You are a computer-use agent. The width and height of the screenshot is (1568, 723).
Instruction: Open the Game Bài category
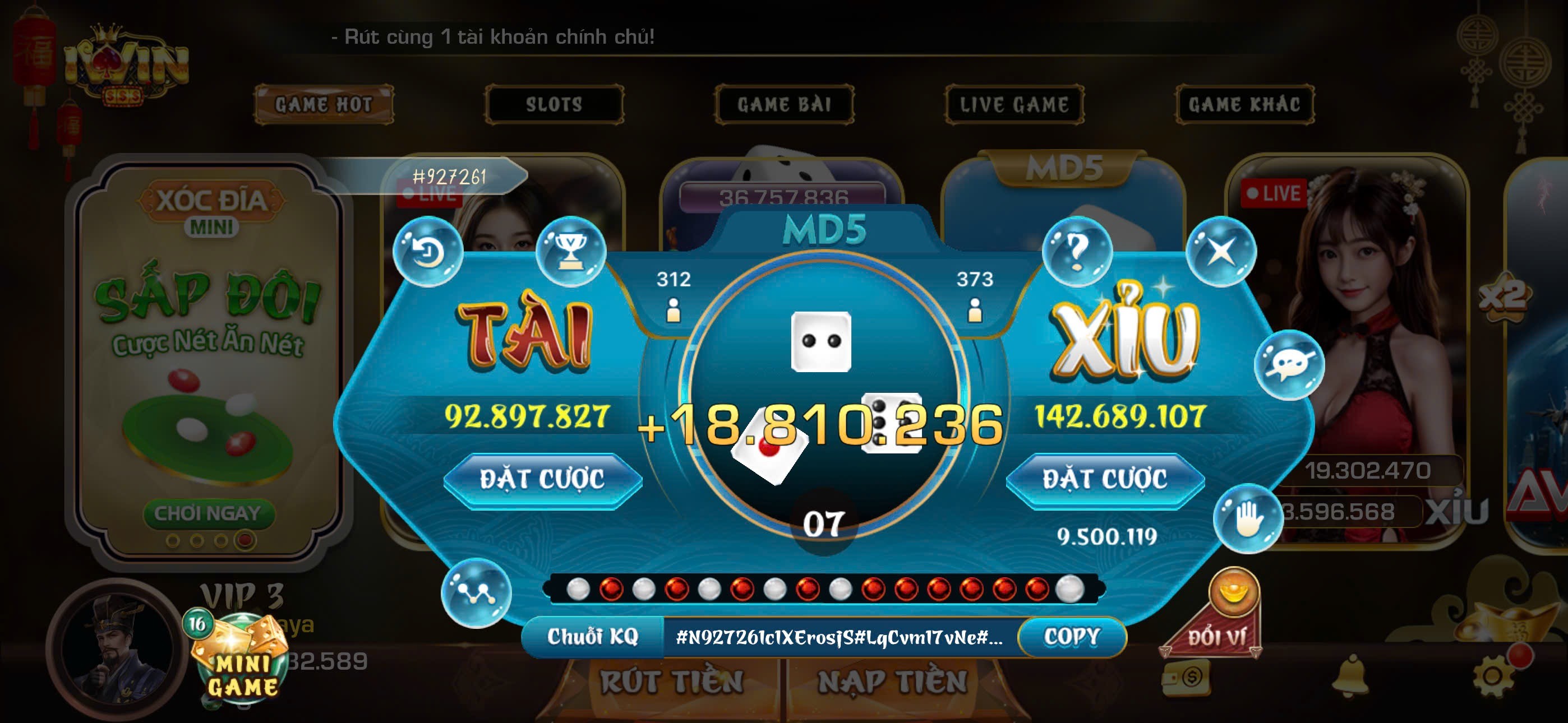784,105
